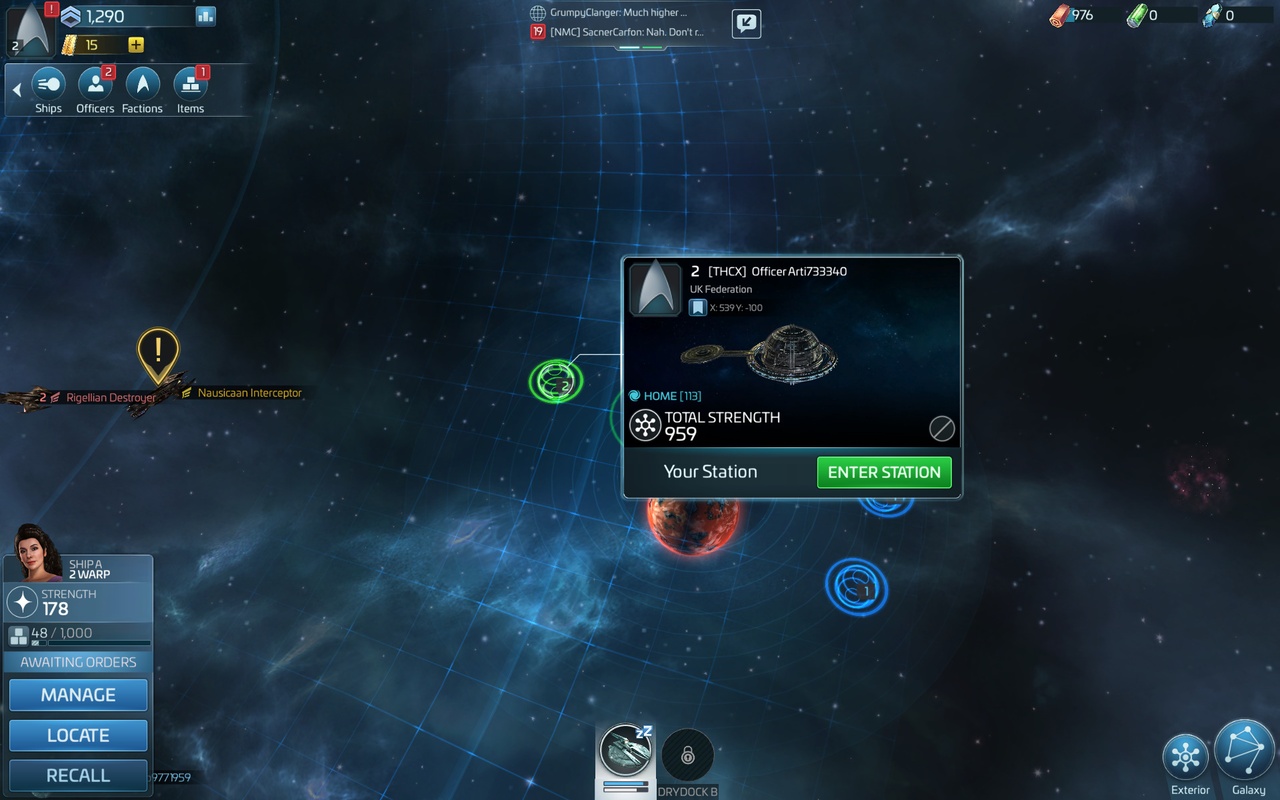Select the docked ship in Drydock A
1280x800 pixels.
(x=626, y=752)
